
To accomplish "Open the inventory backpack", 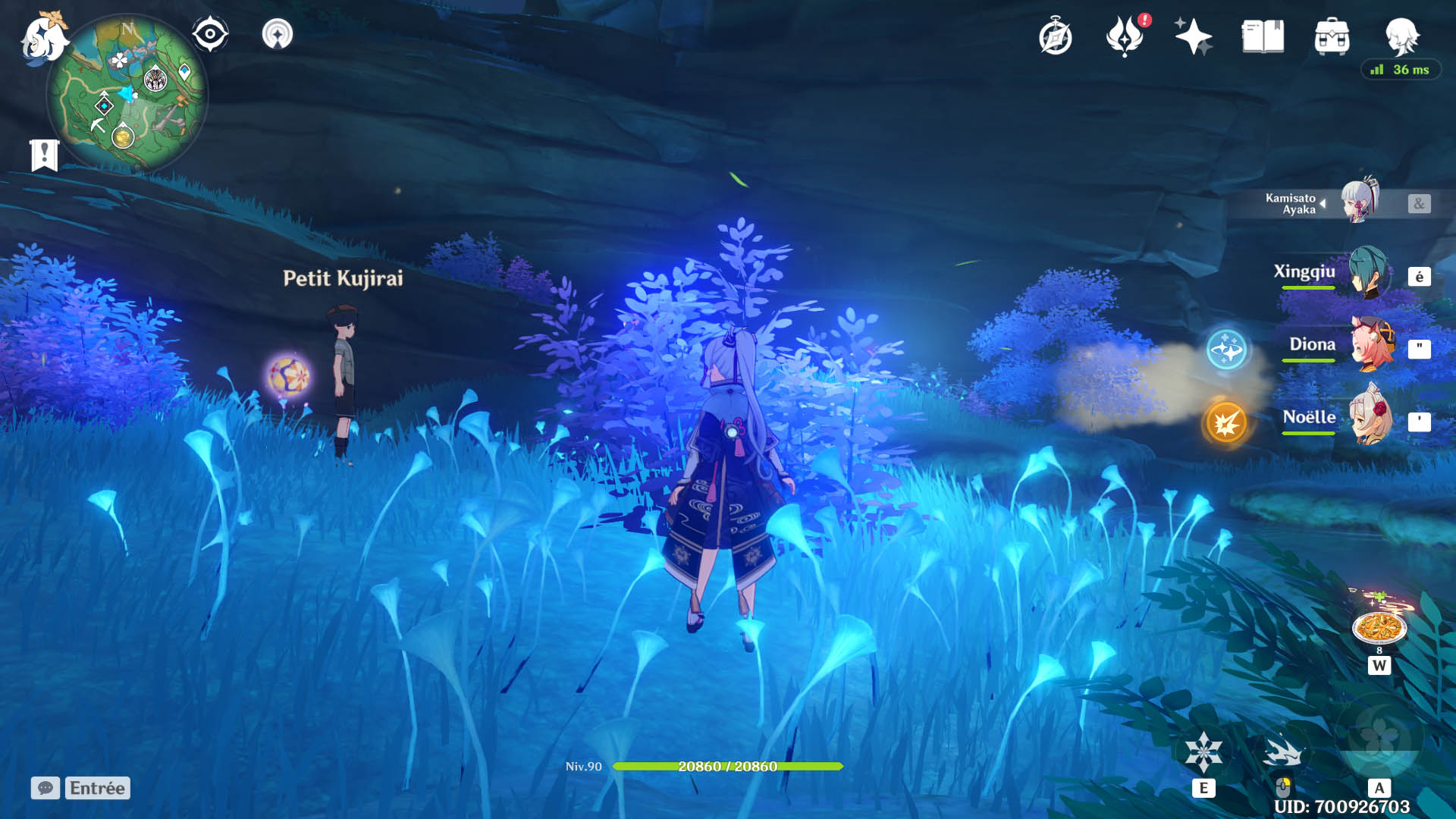I will 1332,36.
